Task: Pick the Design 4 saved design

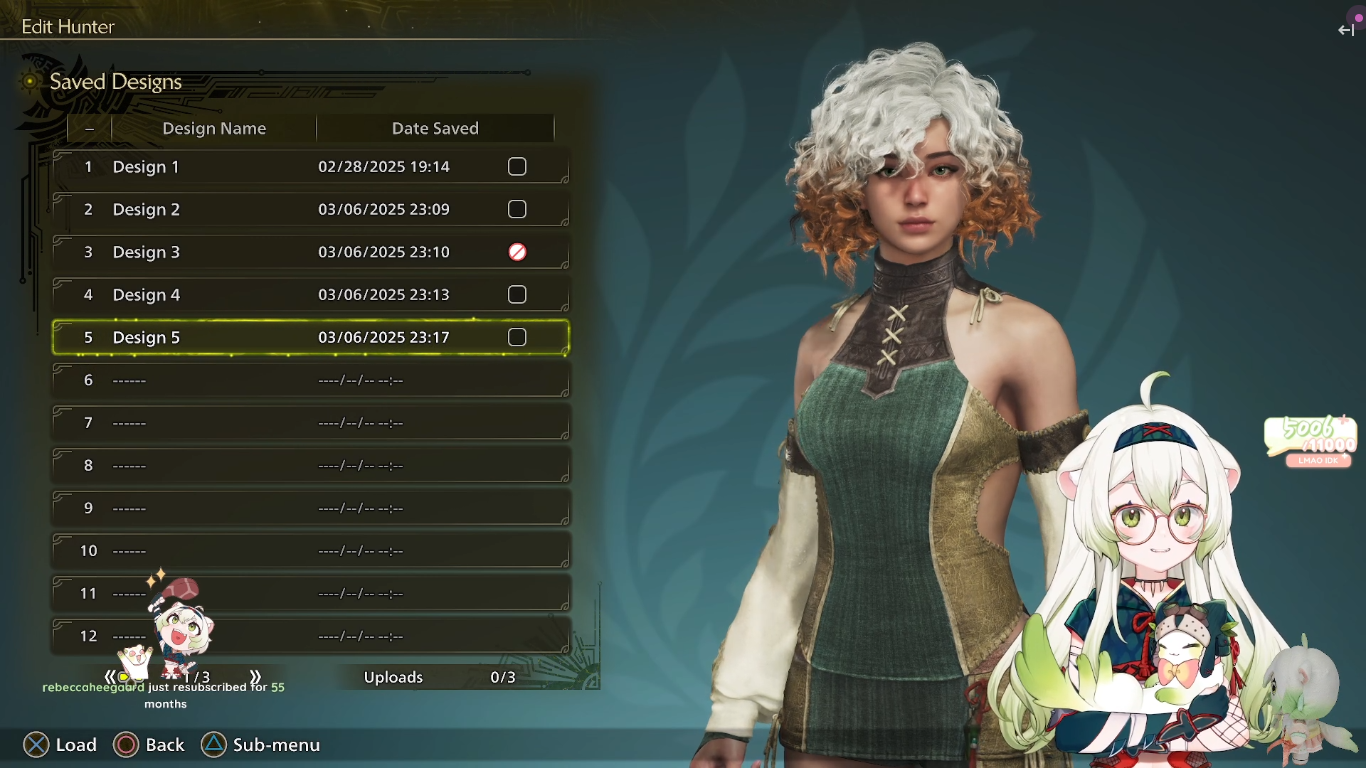Action: (300, 295)
